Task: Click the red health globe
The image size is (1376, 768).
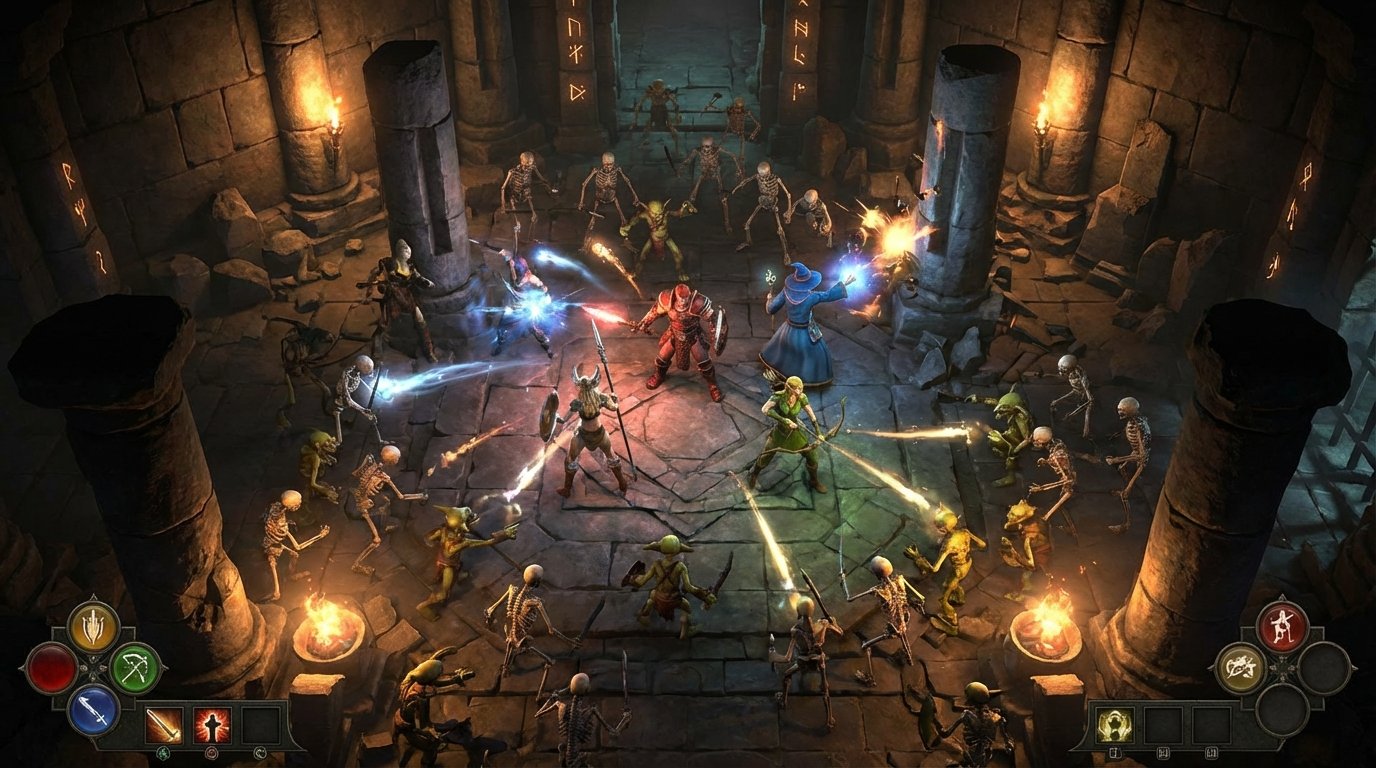Action: click(53, 669)
